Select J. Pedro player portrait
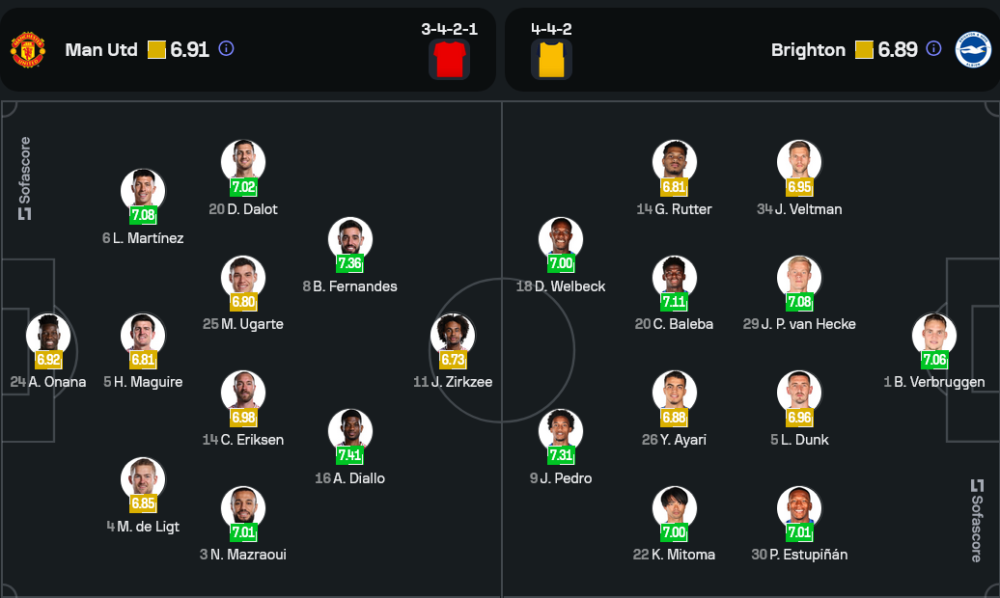Viewport: 1000px width, 598px height. pyautogui.click(x=560, y=430)
